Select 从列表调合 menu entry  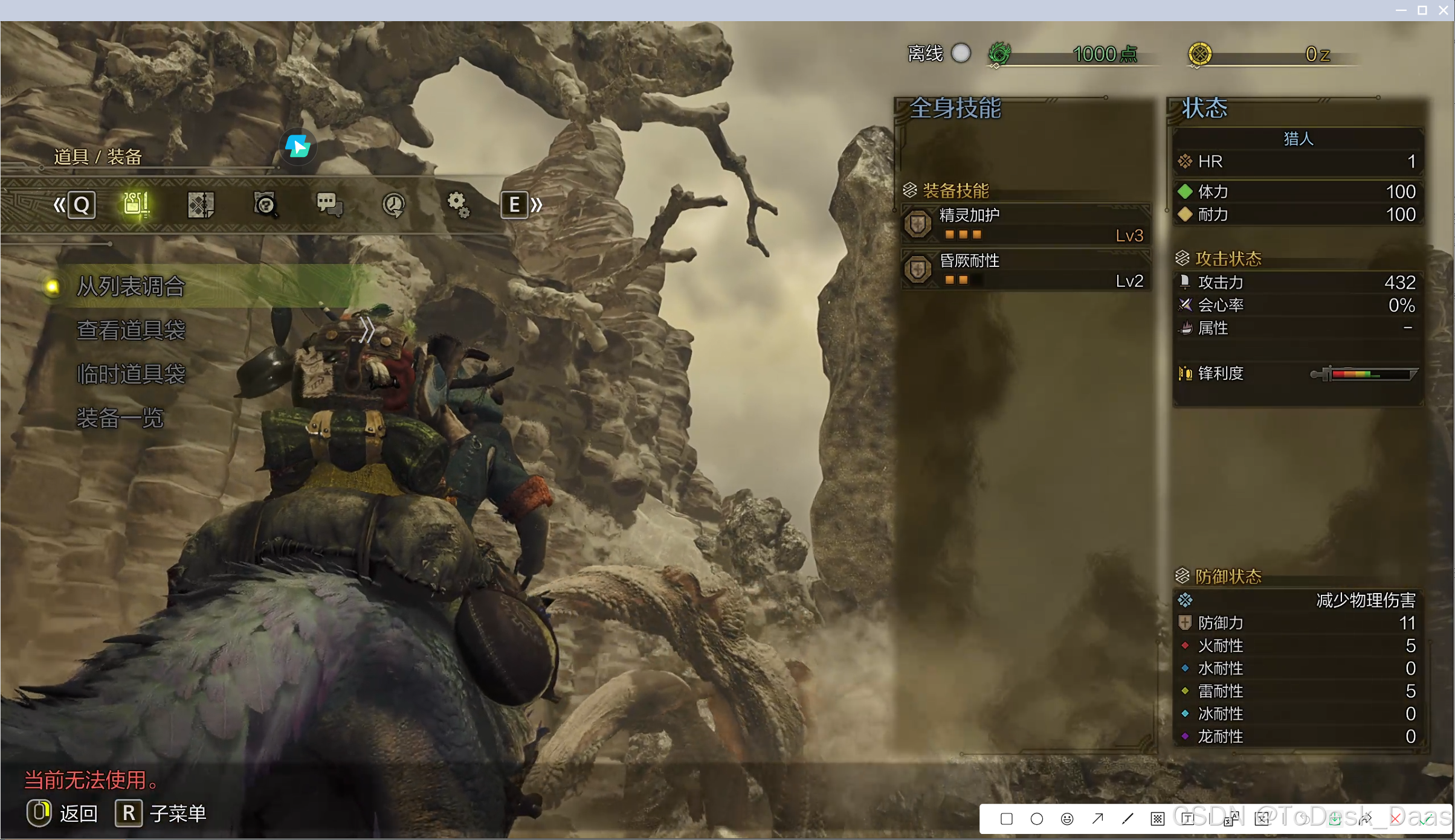131,286
